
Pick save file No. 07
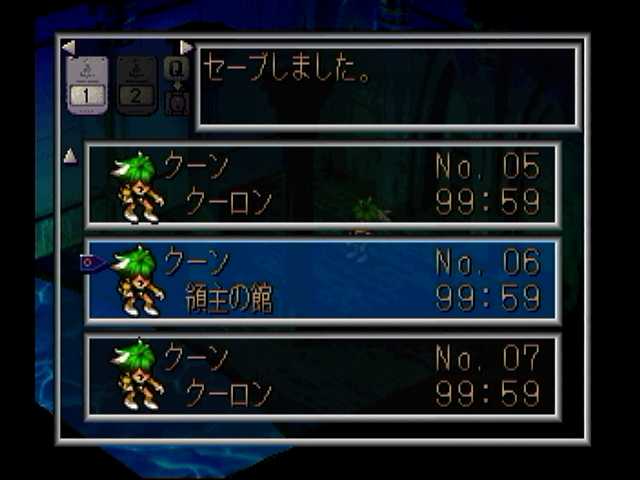coord(322,376)
